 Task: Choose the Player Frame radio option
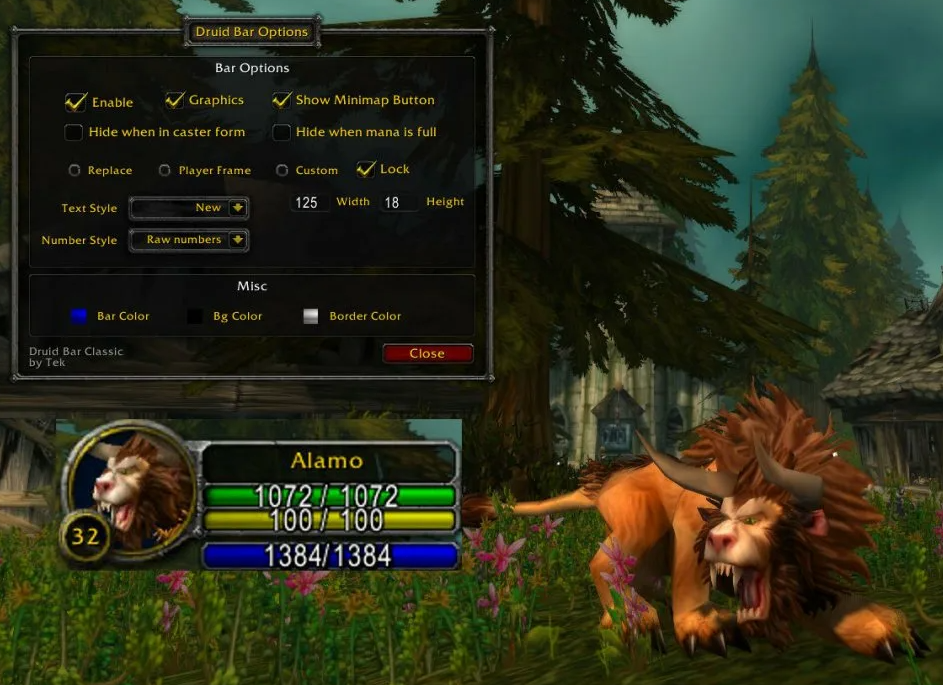pyautogui.click(x=165, y=171)
